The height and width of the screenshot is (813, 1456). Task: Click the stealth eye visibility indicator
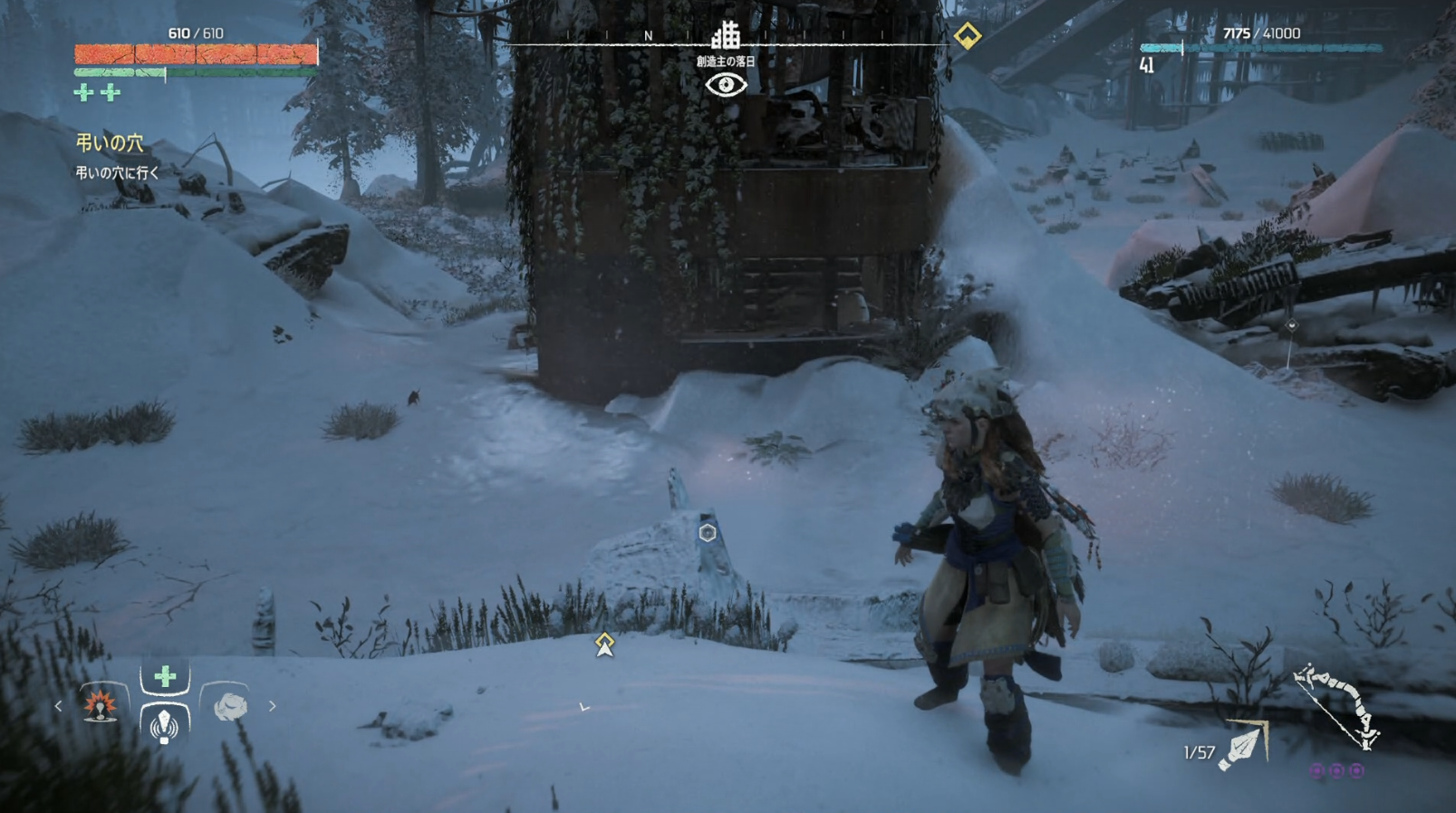point(725,85)
